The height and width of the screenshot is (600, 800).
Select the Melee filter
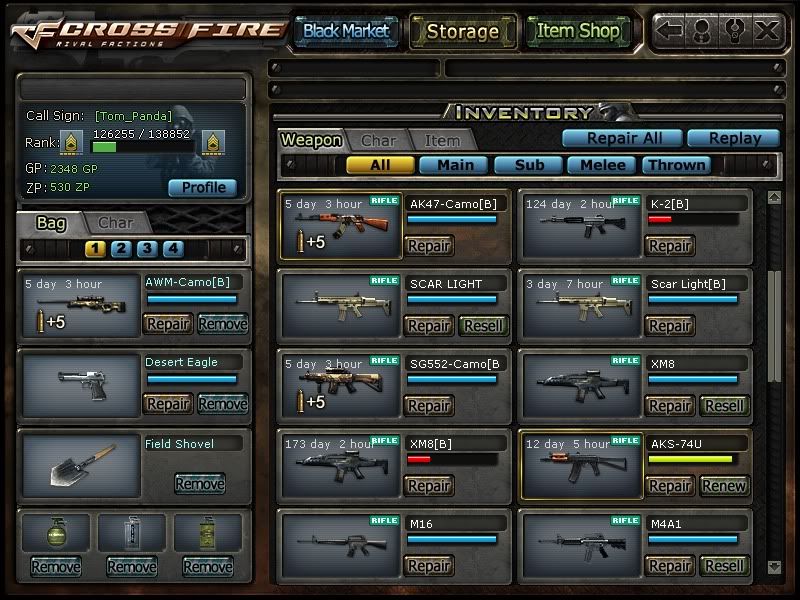[603, 165]
